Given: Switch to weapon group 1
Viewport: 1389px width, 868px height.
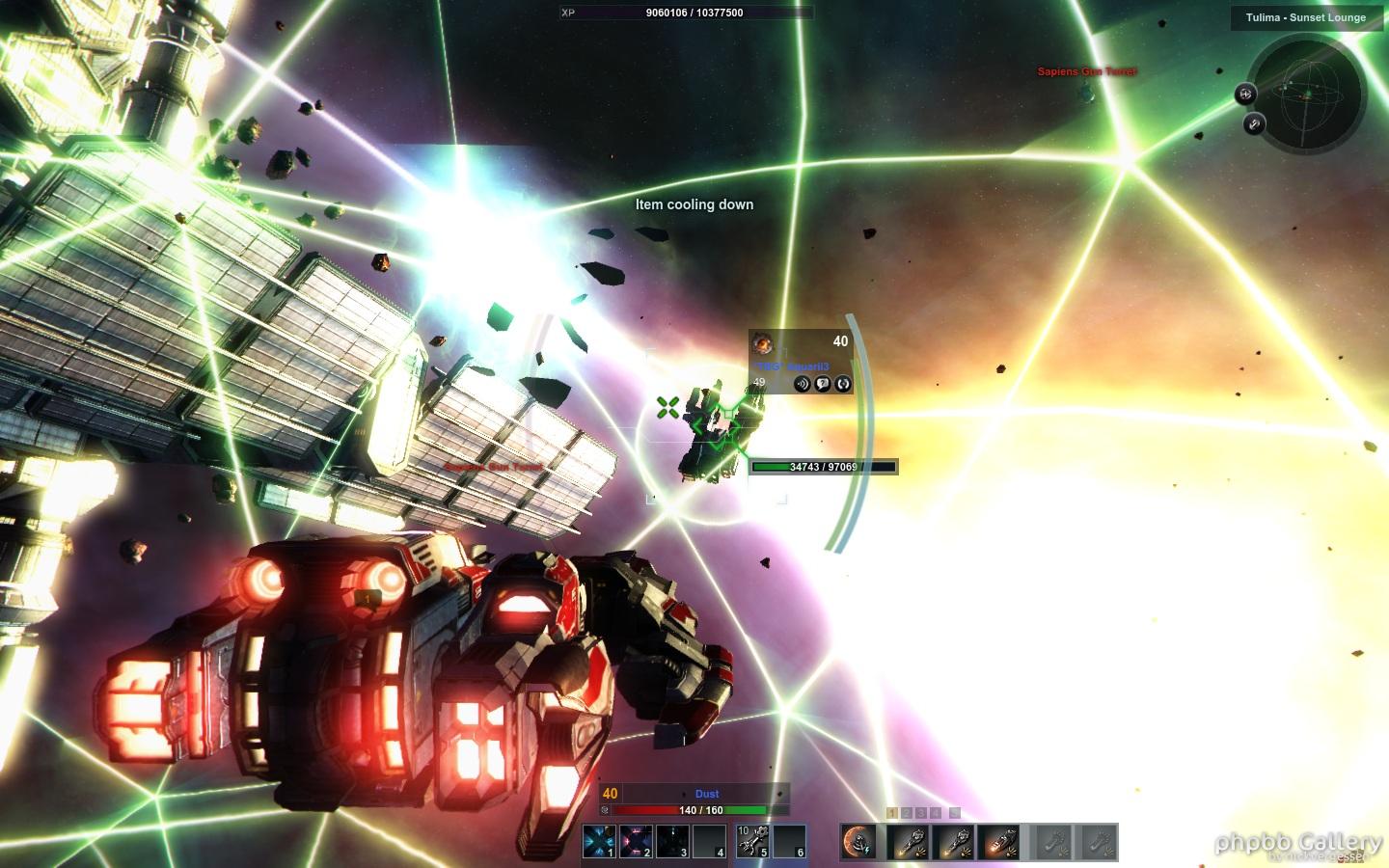Looking at the screenshot, I should point(892,813).
